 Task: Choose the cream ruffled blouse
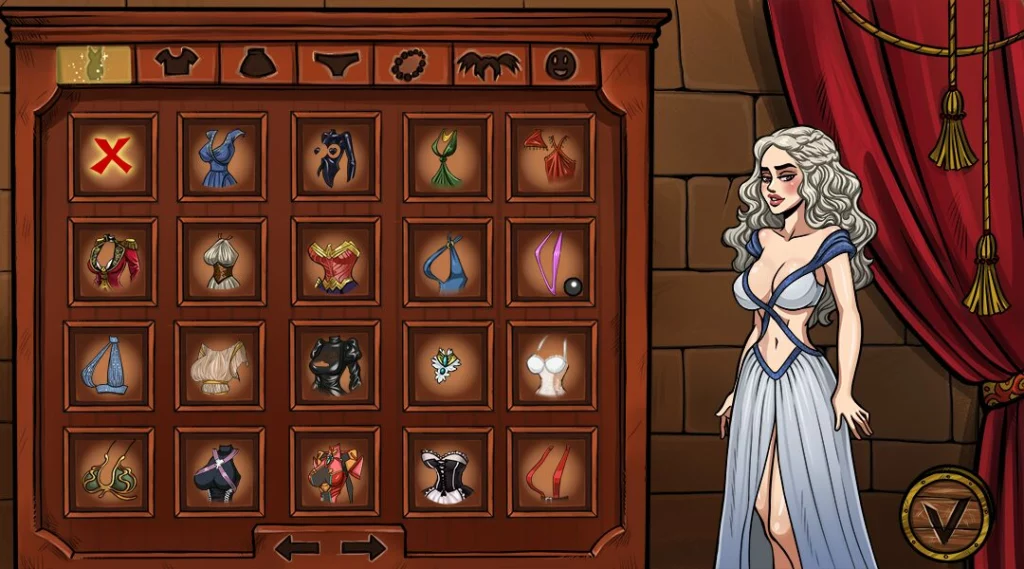coord(221,366)
